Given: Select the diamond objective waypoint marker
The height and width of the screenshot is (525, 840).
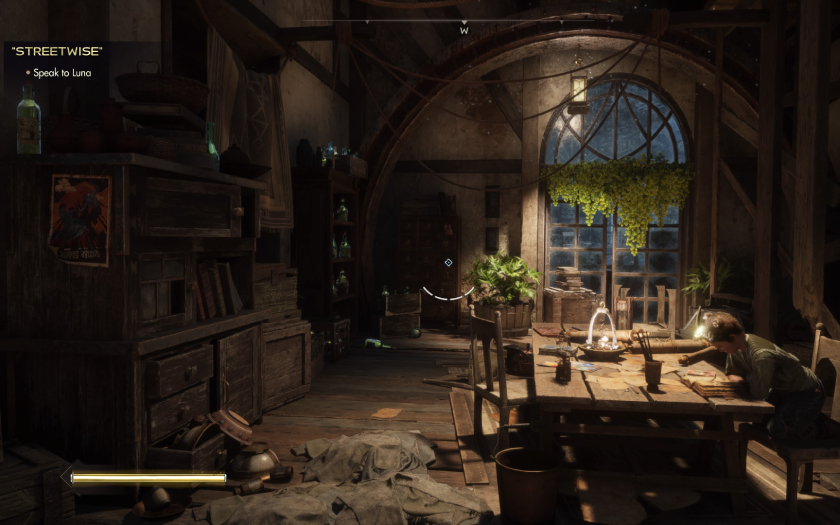Looking at the screenshot, I should [x=448, y=262].
